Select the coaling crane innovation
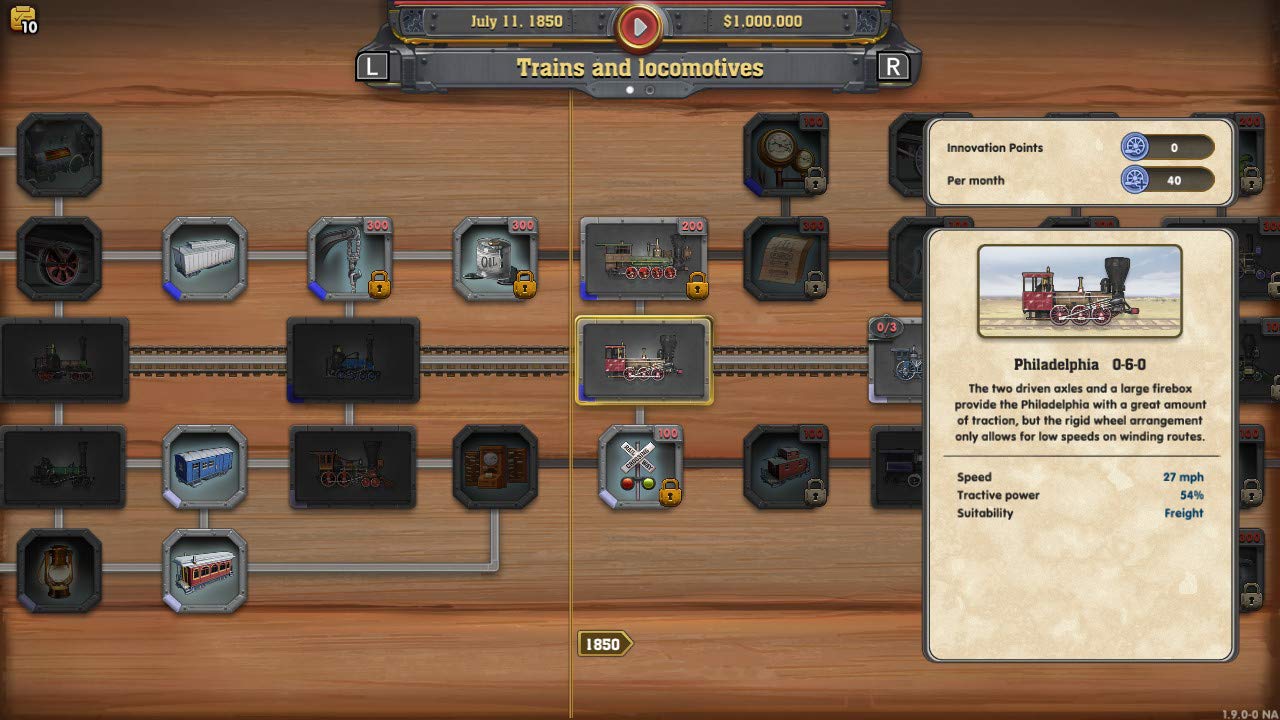The width and height of the screenshot is (1280, 720). tap(350, 258)
